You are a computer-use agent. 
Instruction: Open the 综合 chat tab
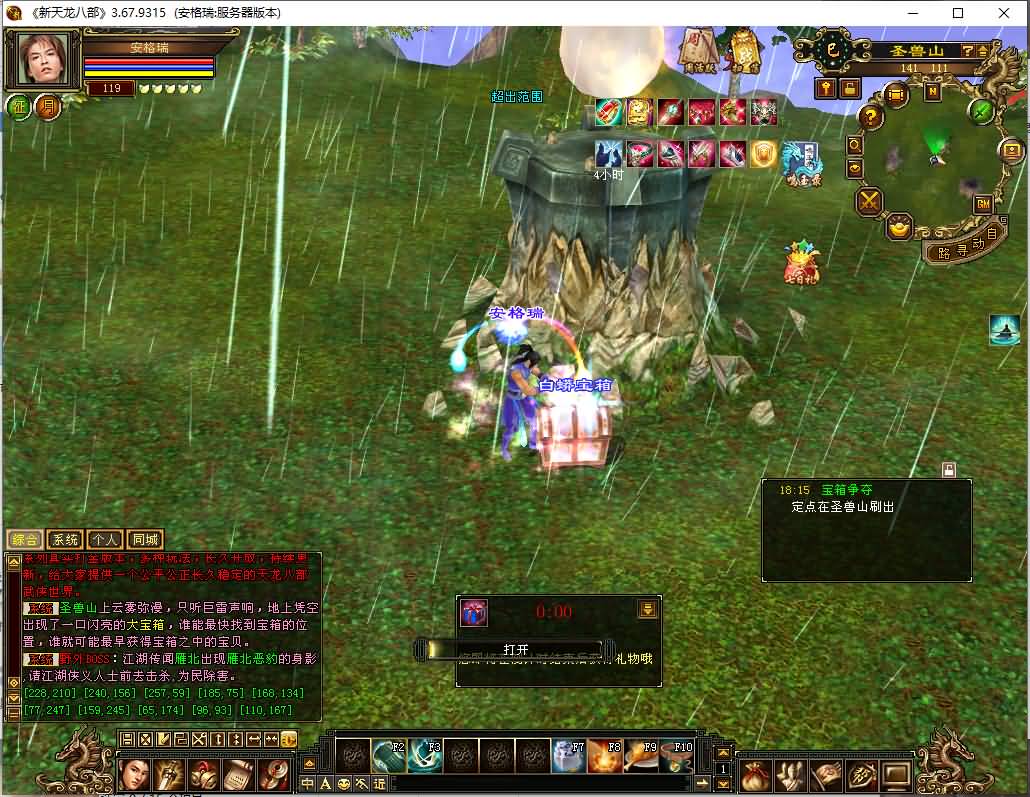point(24,540)
